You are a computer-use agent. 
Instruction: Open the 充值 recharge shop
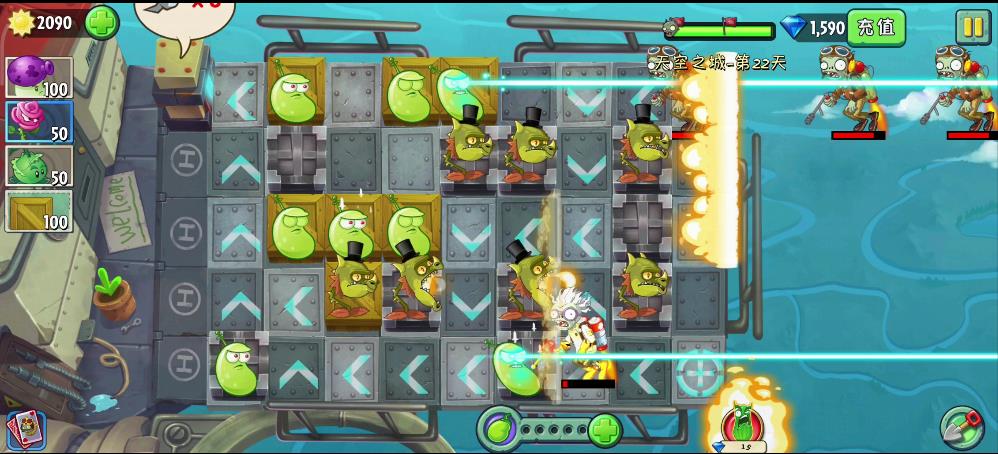tap(875, 27)
